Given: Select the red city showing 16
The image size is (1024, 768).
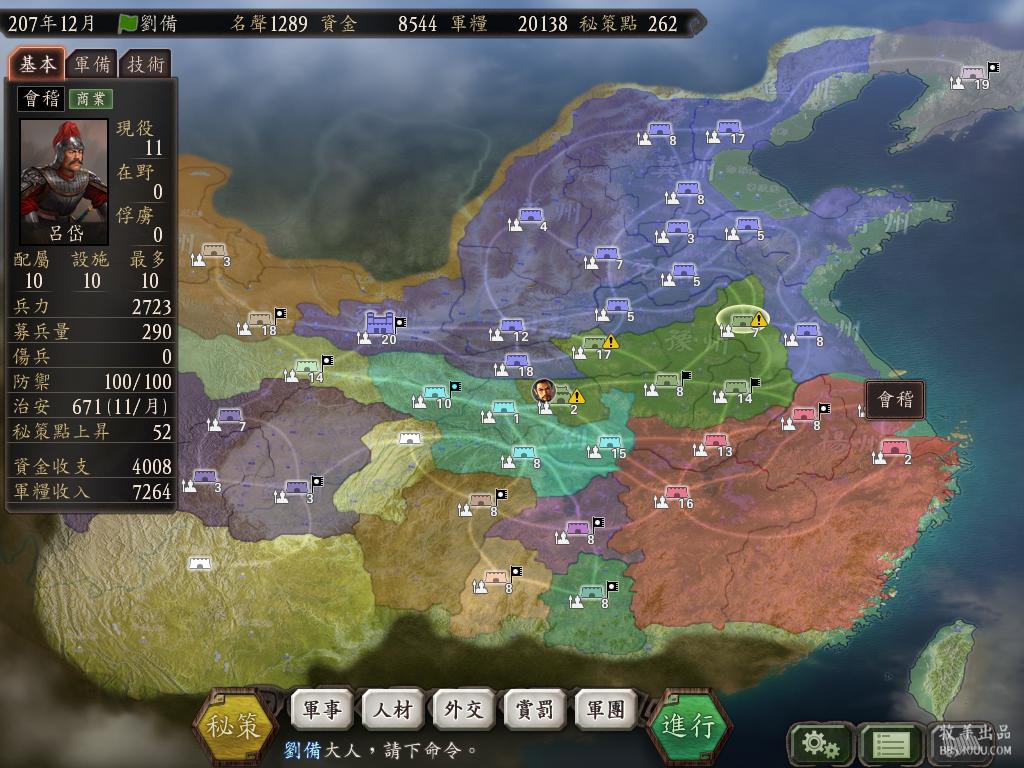Looking at the screenshot, I should coord(677,492).
